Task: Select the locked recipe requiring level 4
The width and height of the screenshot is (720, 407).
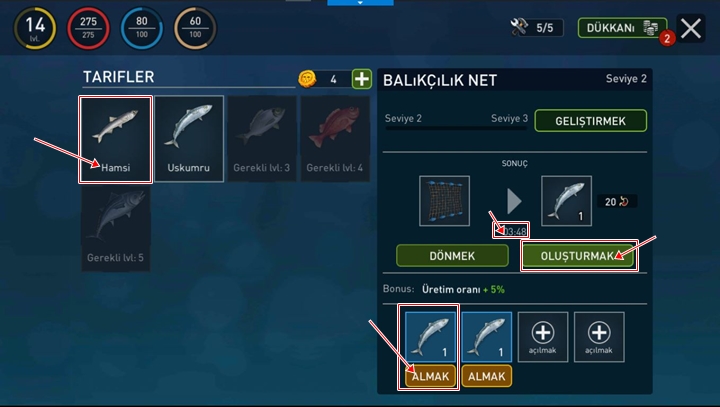Action: pos(335,139)
